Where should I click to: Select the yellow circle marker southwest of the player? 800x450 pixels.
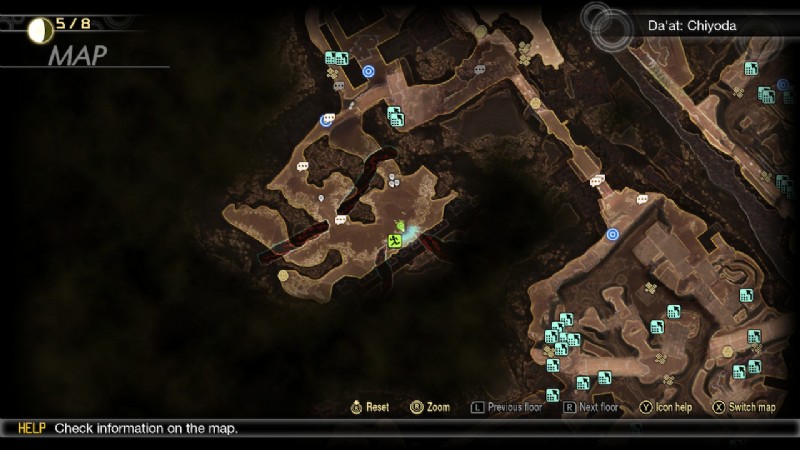pos(283,275)
